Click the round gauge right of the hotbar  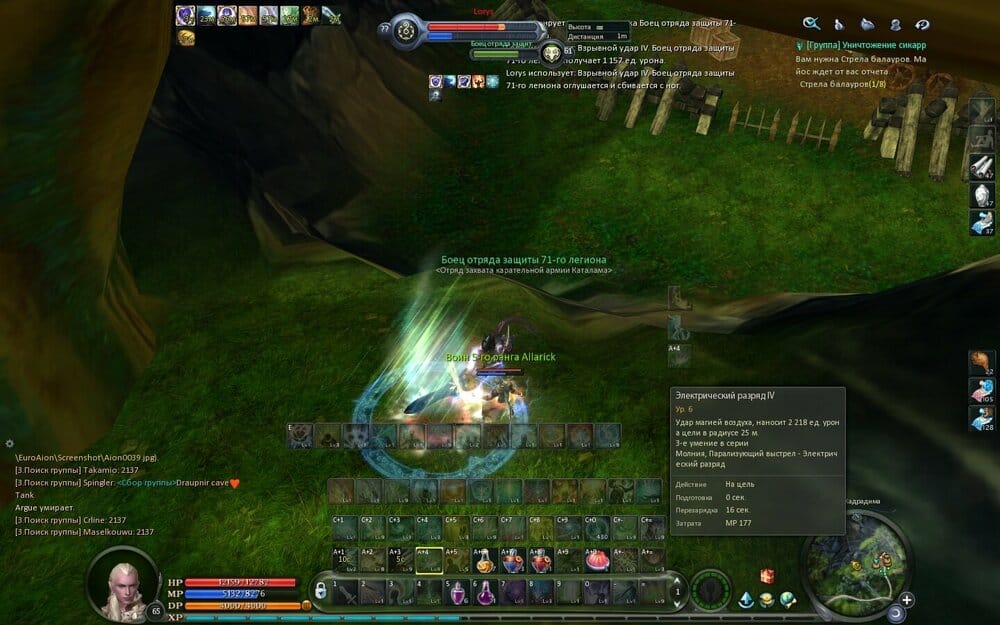pos(710,589)
